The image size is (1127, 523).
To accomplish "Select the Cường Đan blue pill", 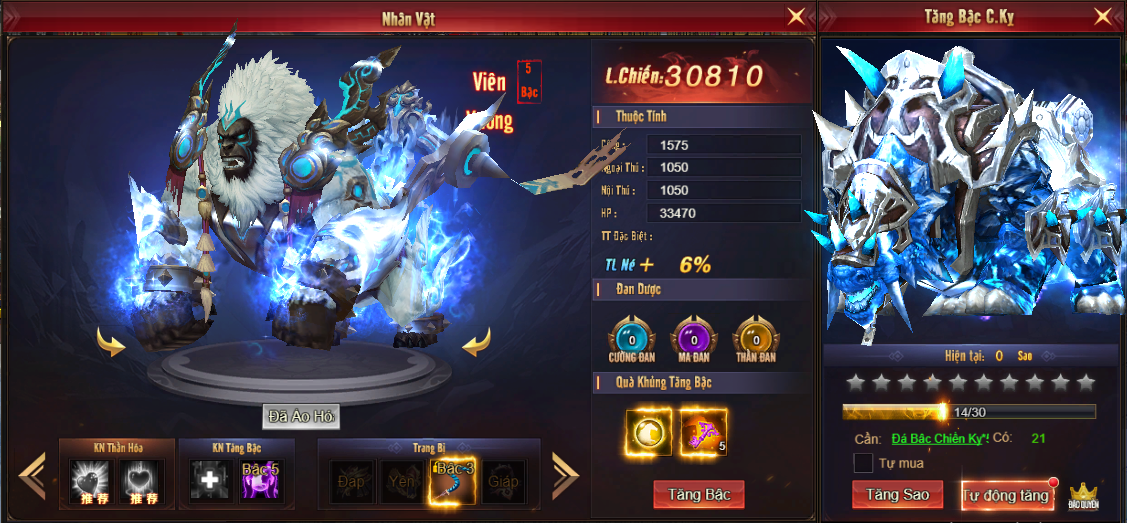I will [x=631, y=337].
